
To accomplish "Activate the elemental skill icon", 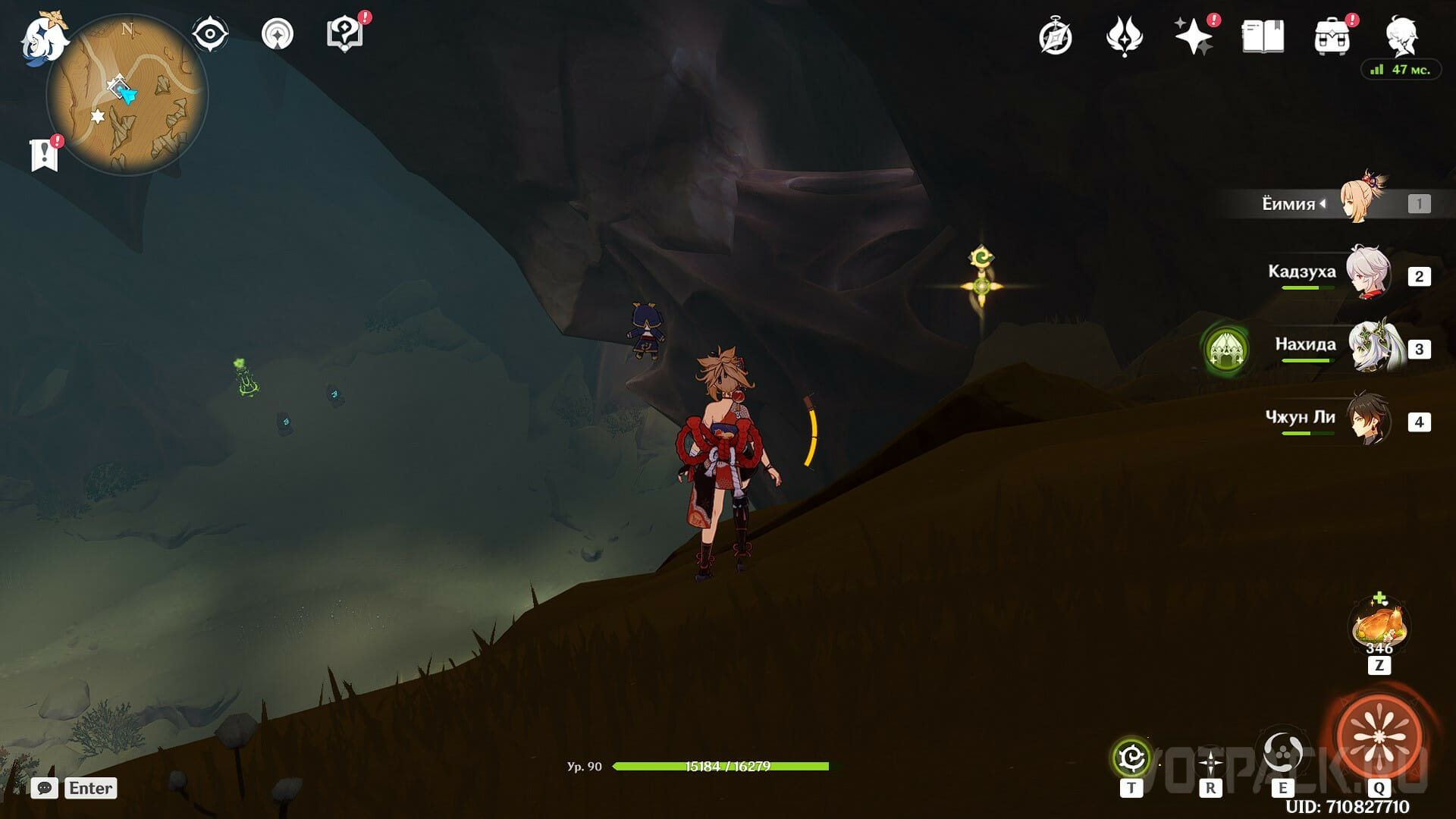I will (1282, 753).
